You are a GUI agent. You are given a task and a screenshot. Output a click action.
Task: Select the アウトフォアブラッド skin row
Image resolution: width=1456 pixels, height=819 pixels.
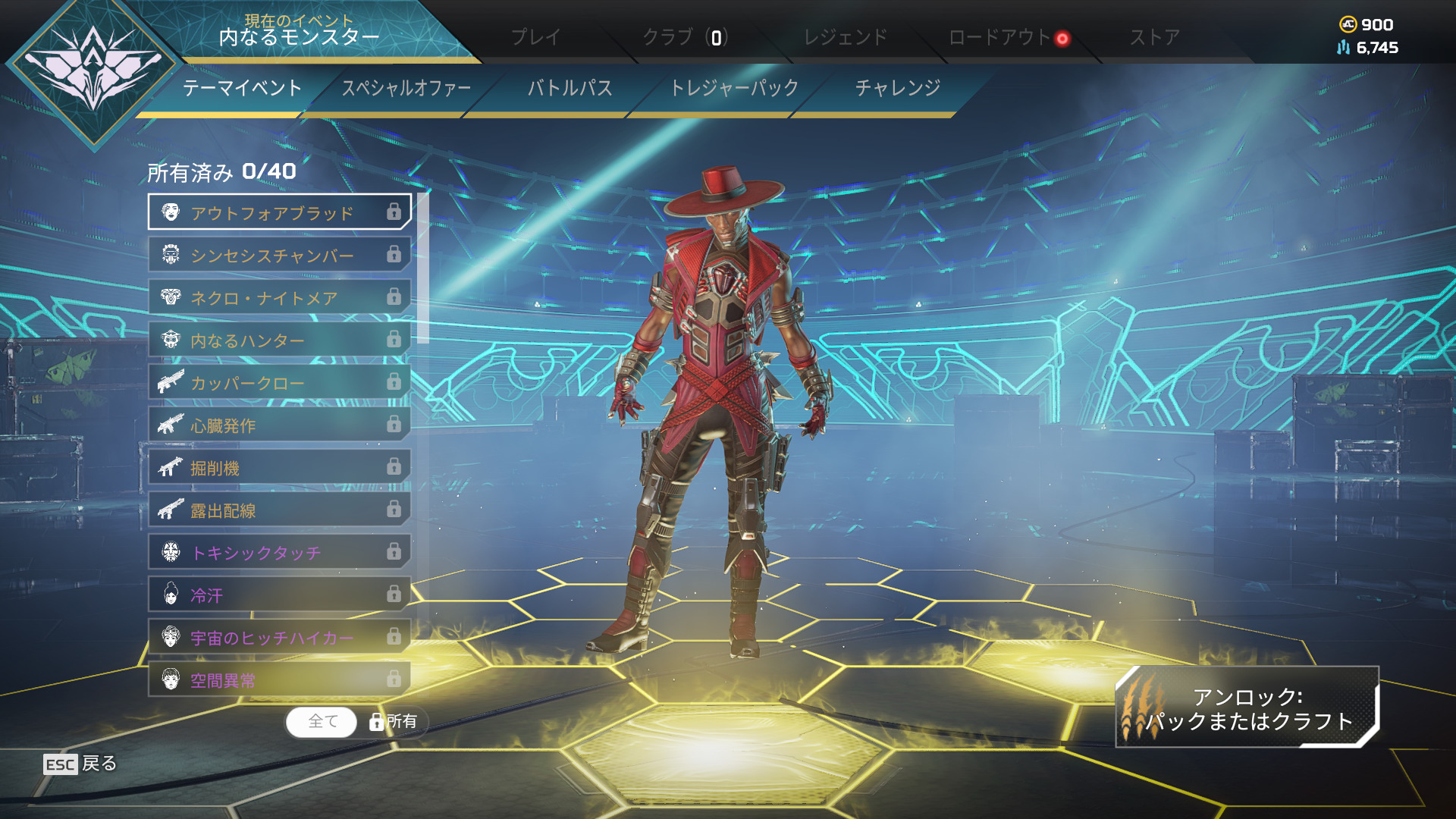click(279, 212)
